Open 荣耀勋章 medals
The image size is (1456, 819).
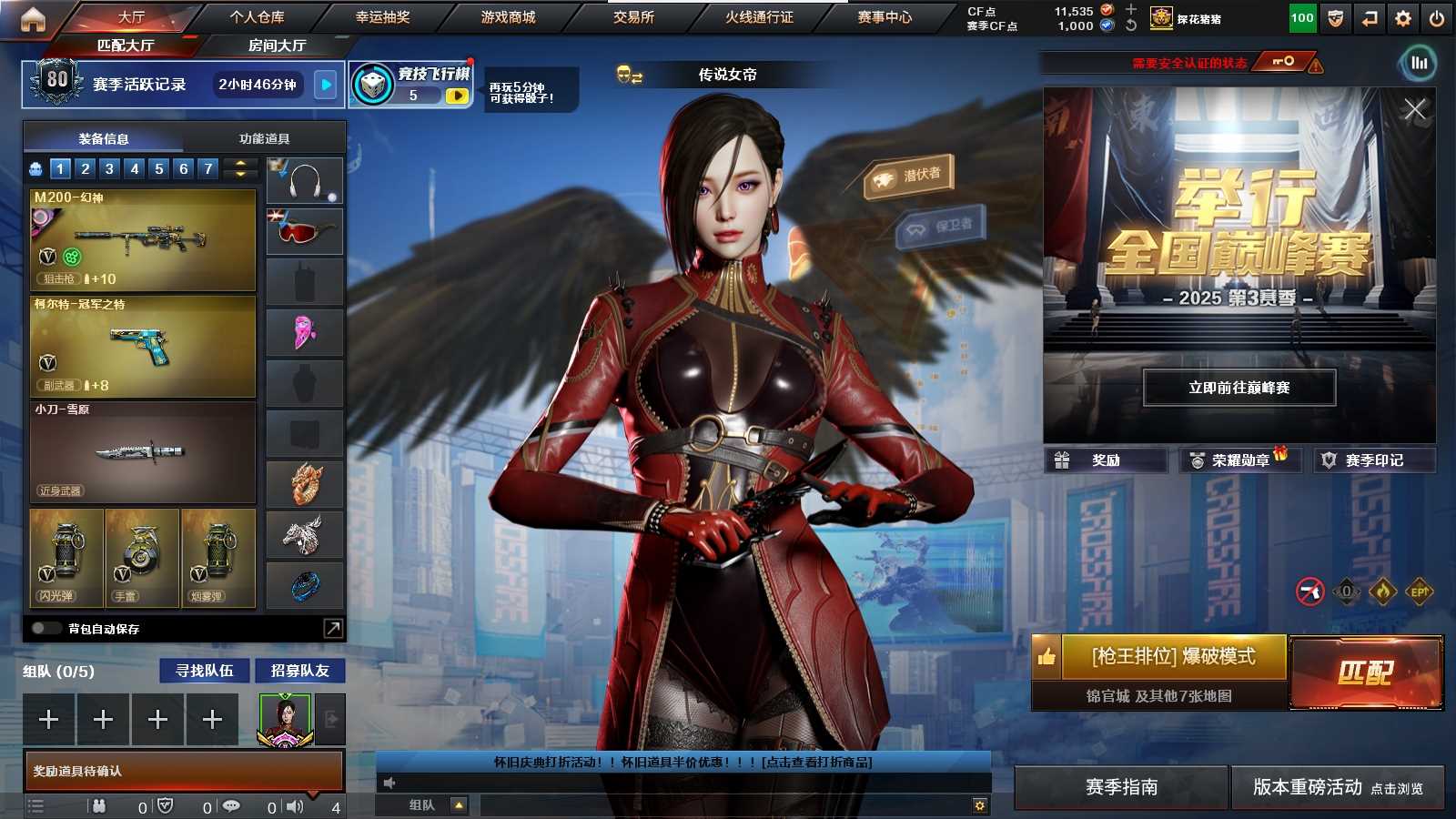[x=1239, y=460]
